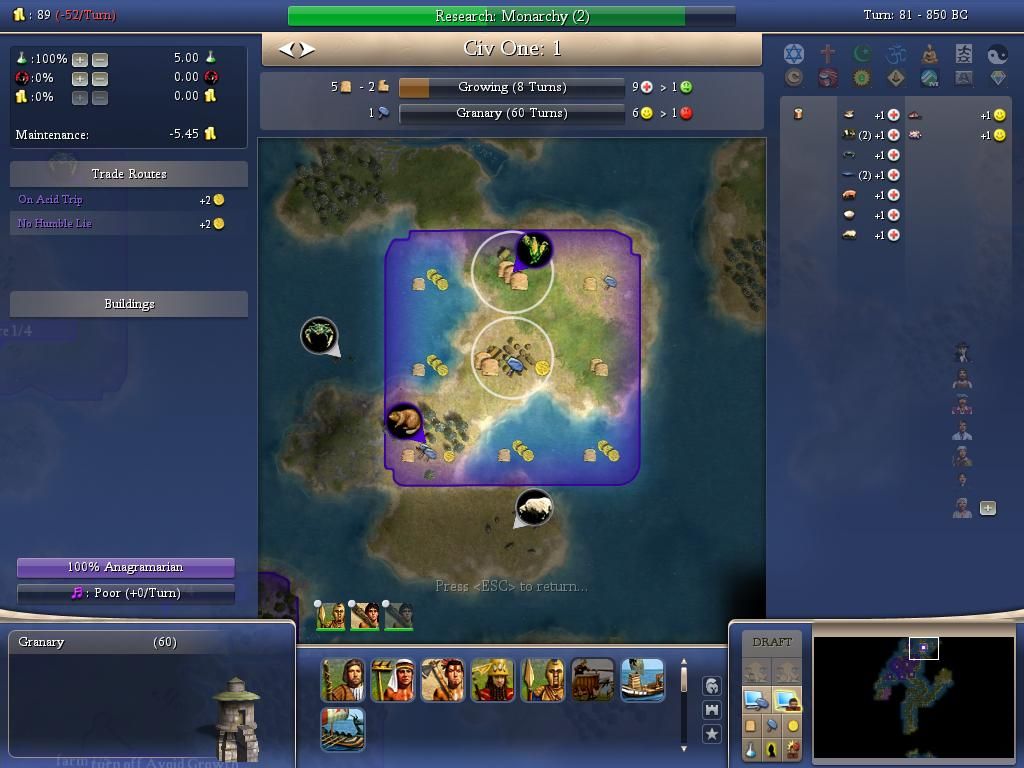Viewport: 1024px width, 768px height.
Task: Show the helmet filter in build list
Action: [711, 686]
